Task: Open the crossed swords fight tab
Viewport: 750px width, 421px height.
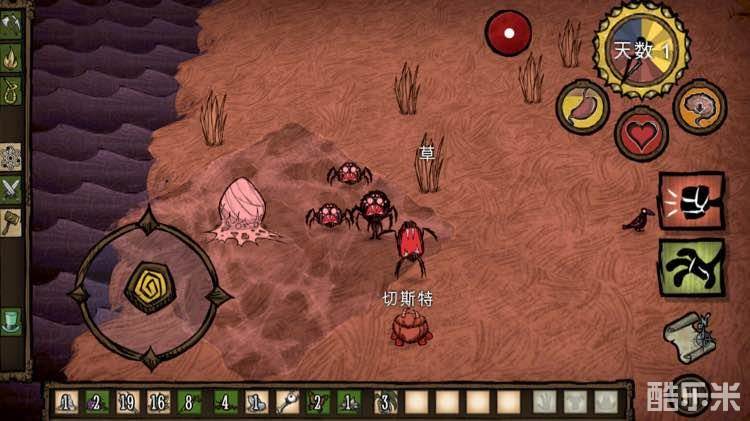Action: coord(12,187)
